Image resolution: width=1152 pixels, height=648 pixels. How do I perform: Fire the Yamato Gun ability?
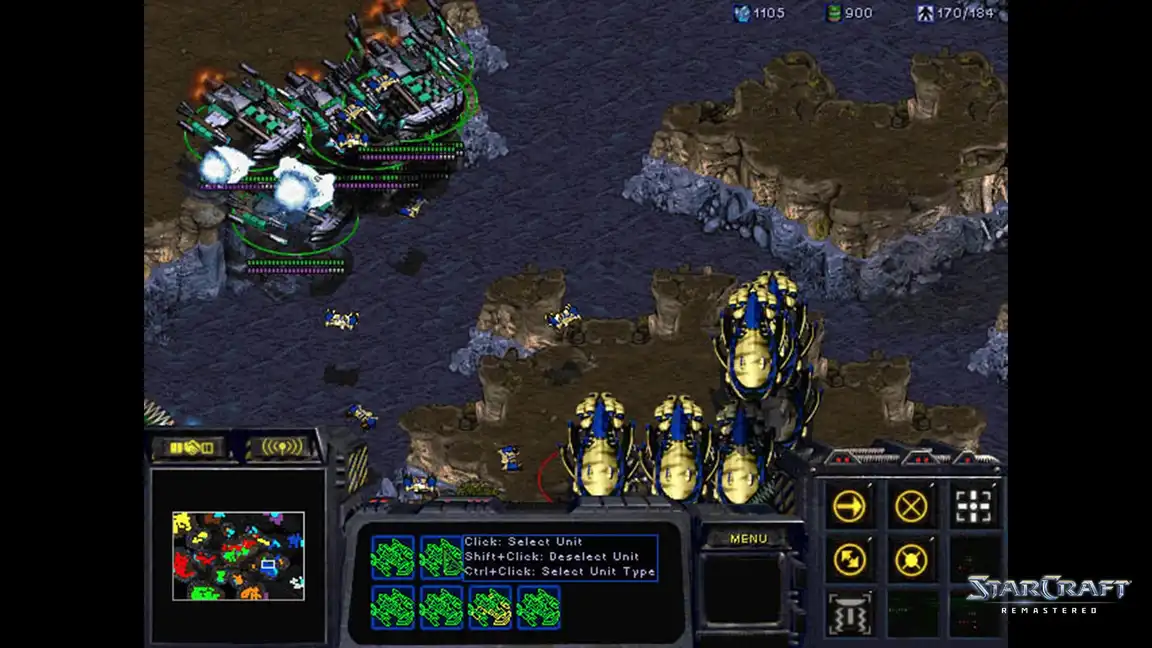pyautogui.click(x=849, y=612)
